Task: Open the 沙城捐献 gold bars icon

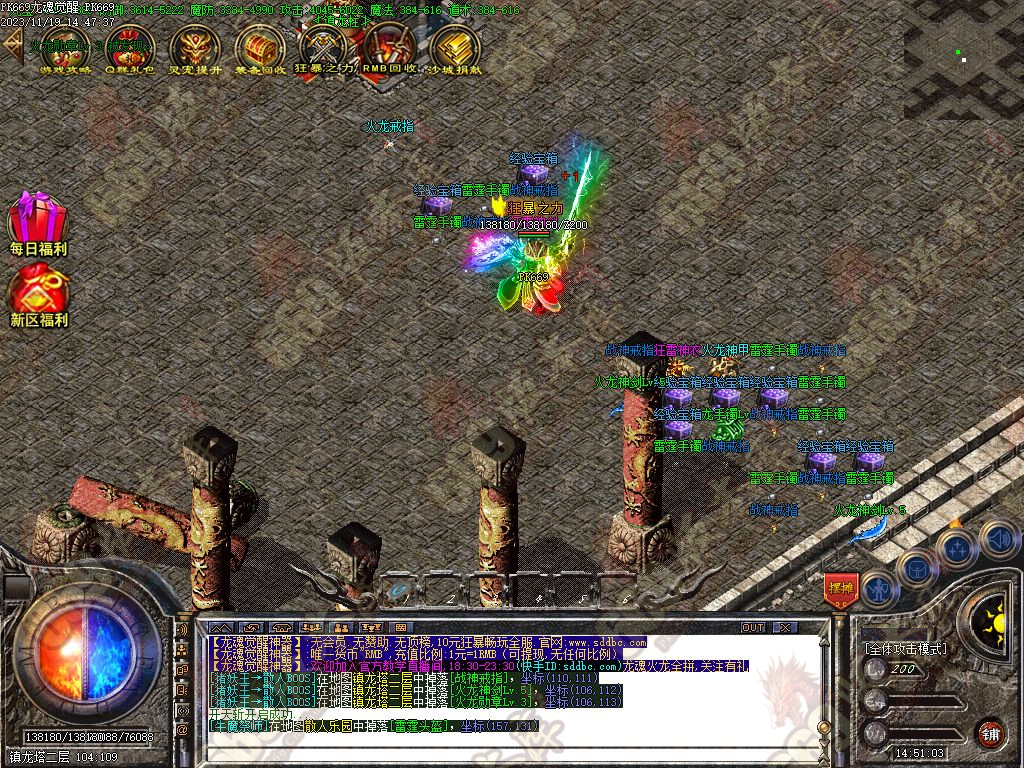Action: click(x=454, y=48)
